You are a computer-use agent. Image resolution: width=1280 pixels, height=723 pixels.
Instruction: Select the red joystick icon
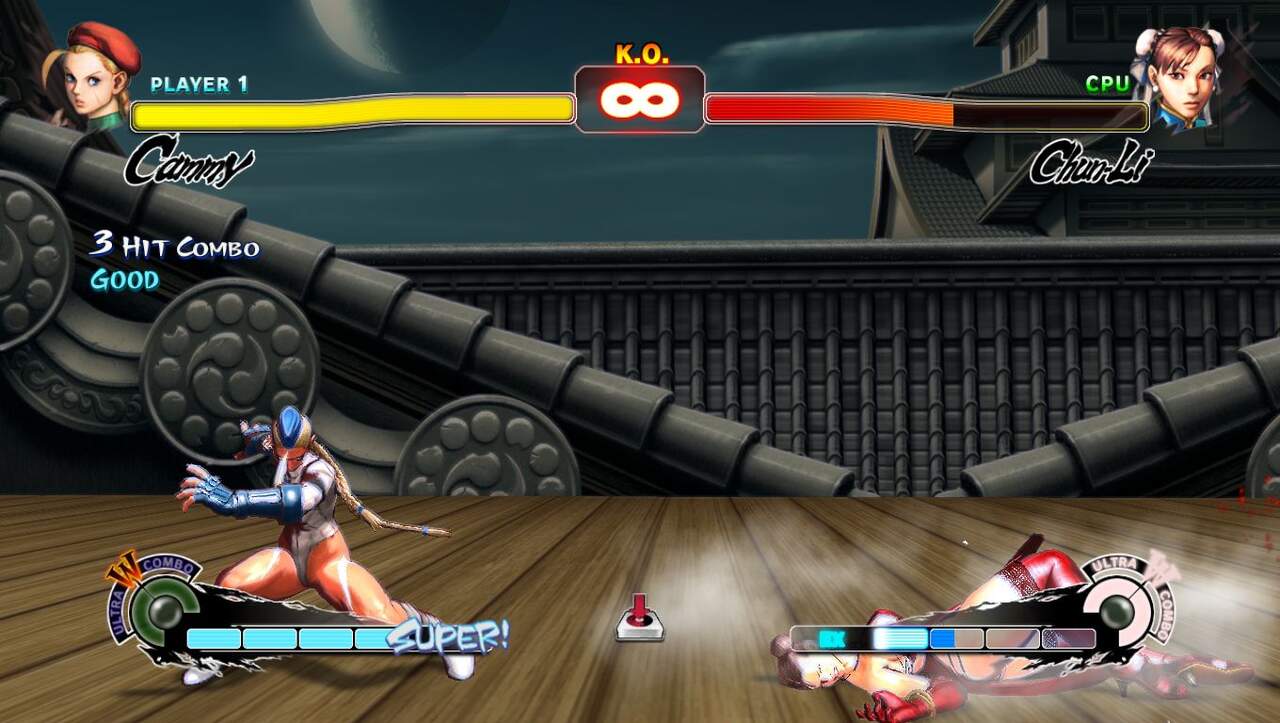click(639, 617)
